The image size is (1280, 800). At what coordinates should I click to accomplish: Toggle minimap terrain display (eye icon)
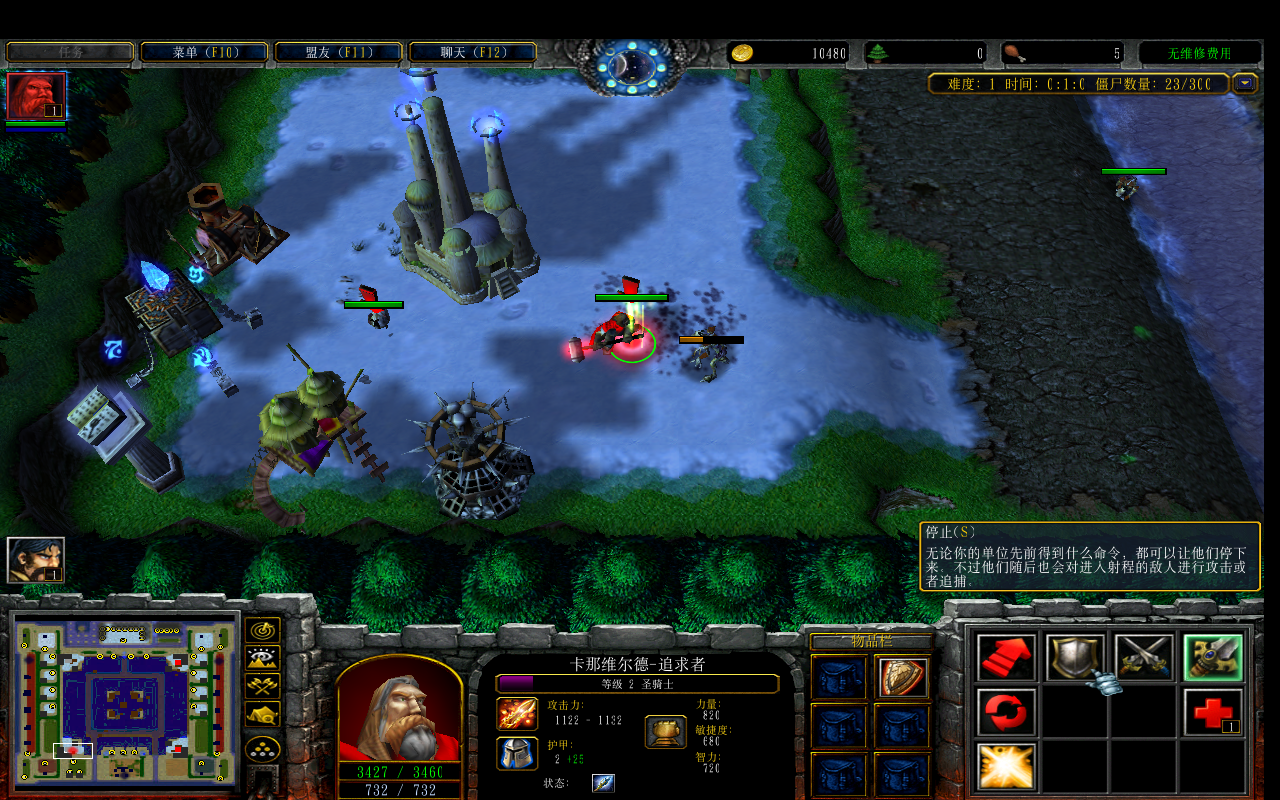(262, 658)
